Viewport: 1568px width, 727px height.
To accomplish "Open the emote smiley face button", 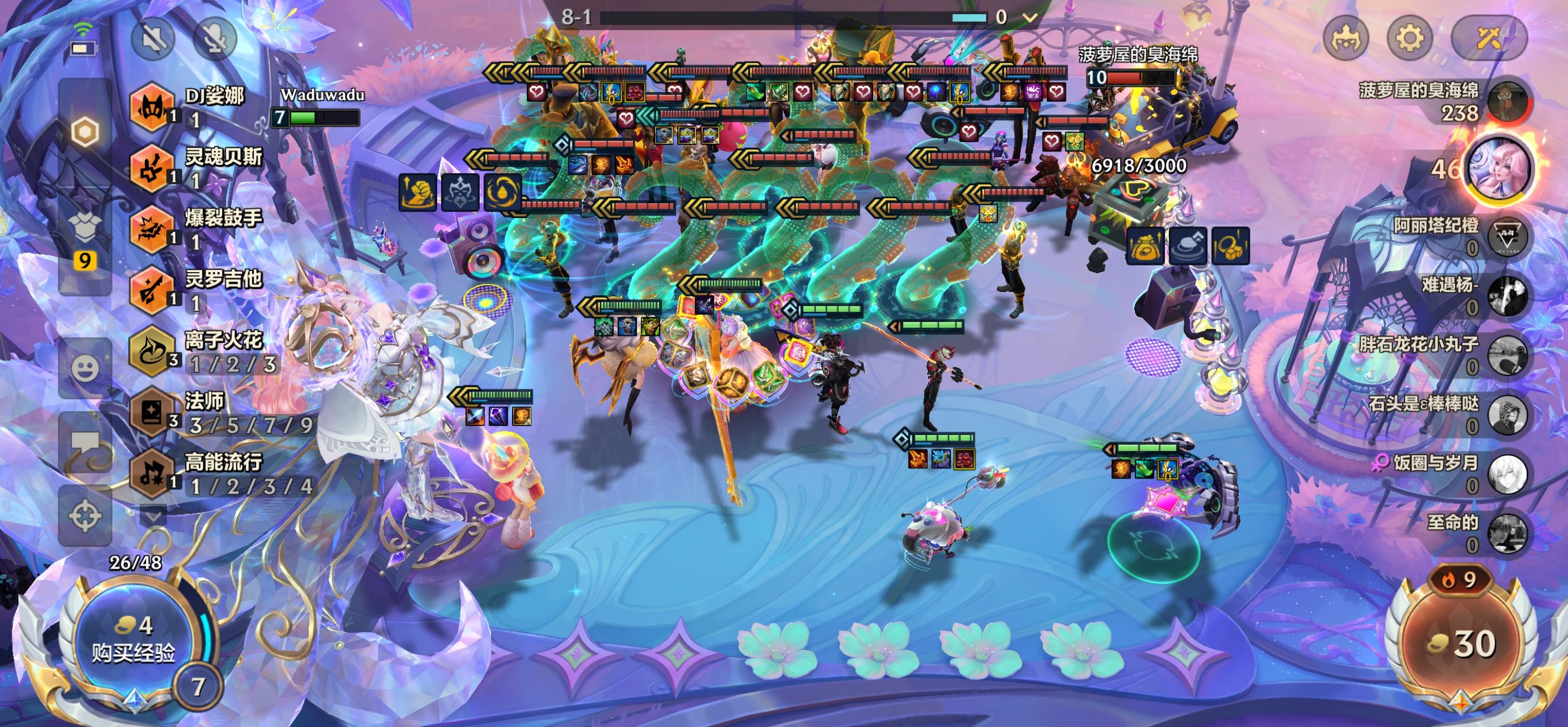I will (x=85, y=367).
